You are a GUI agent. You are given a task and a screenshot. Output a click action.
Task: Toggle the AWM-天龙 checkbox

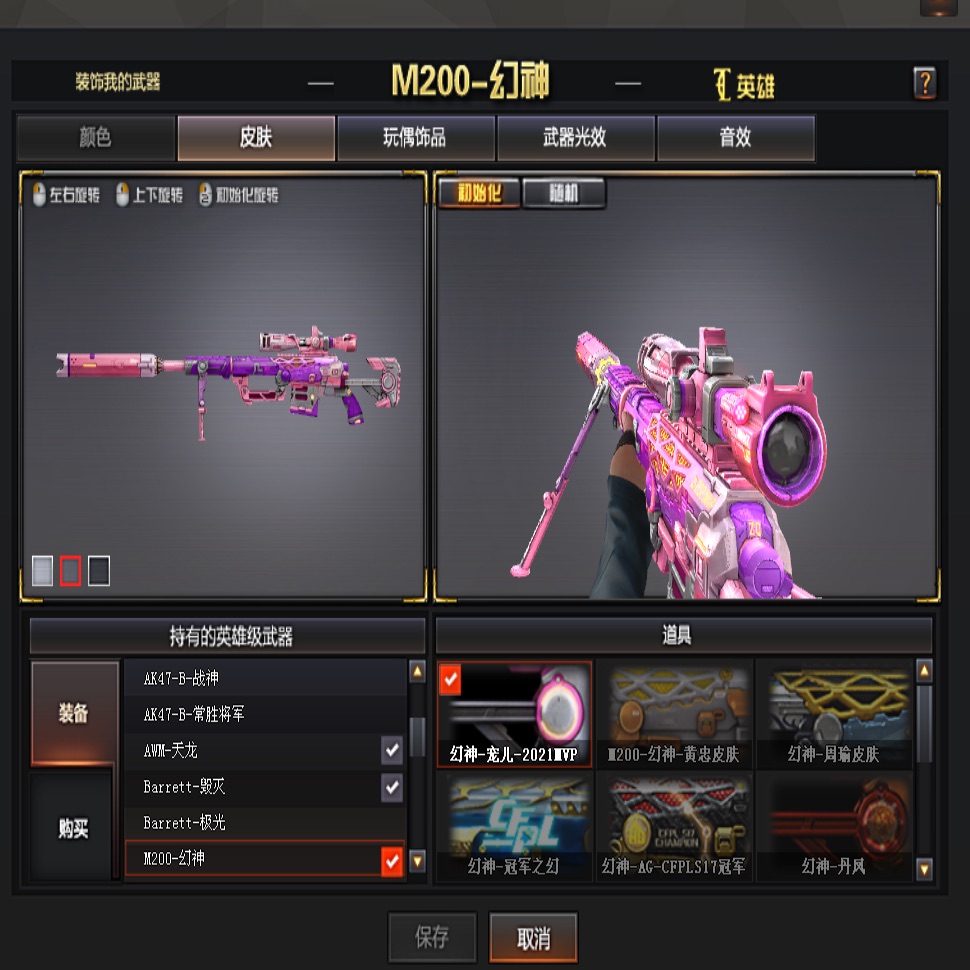[x=392, y=750]
